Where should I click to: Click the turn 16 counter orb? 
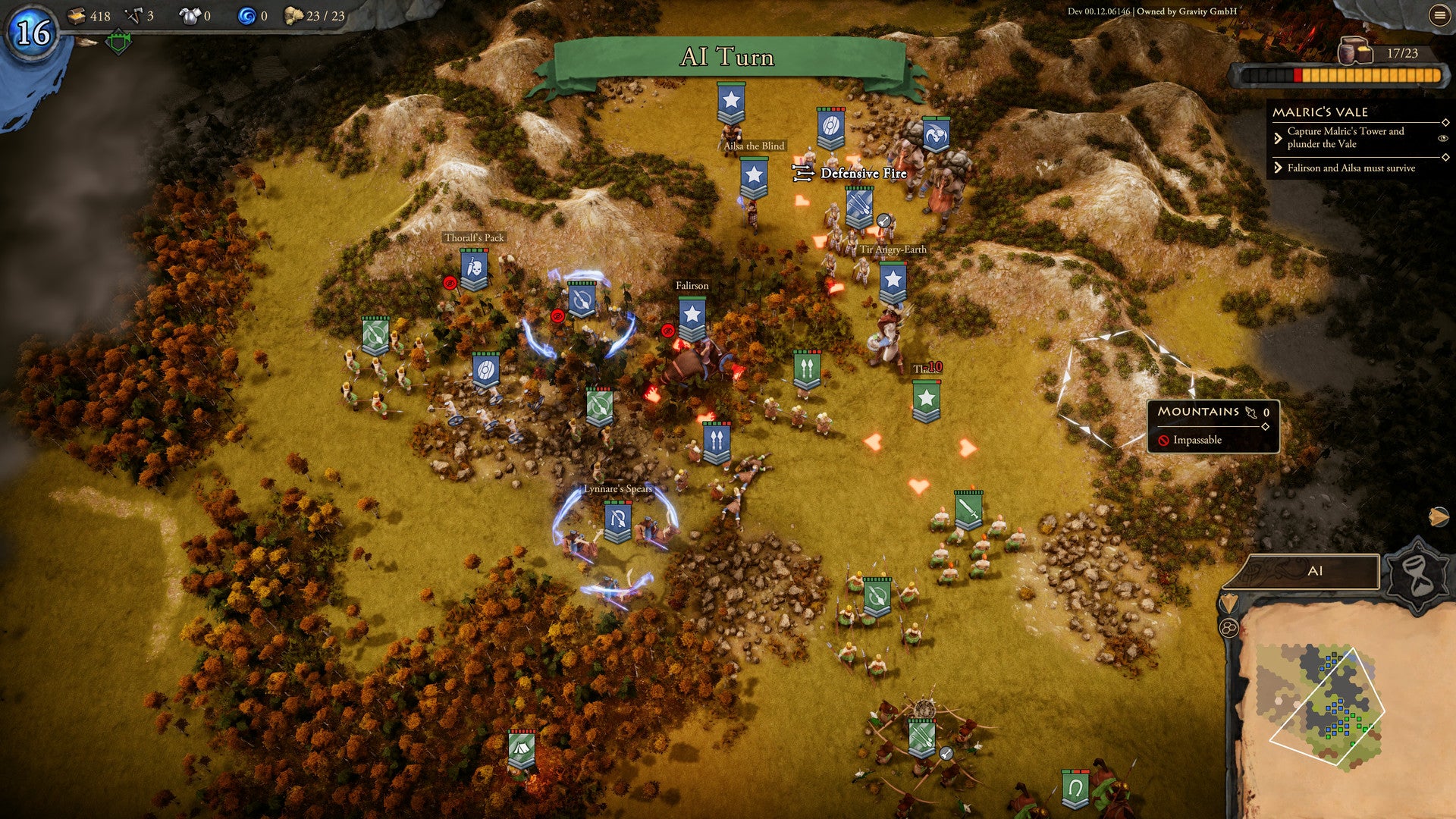33,33
